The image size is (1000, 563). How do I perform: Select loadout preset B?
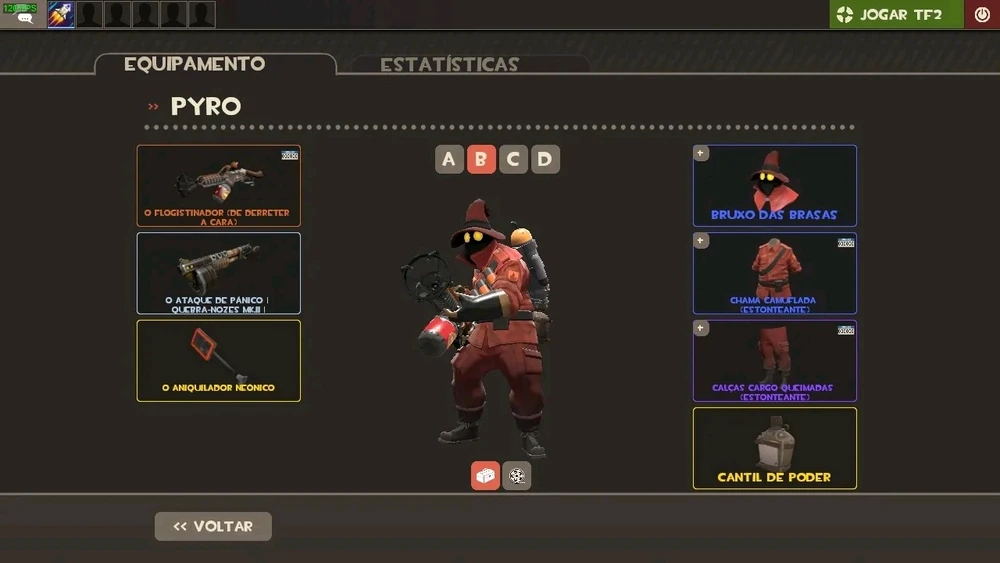click(x=481, y=159)
